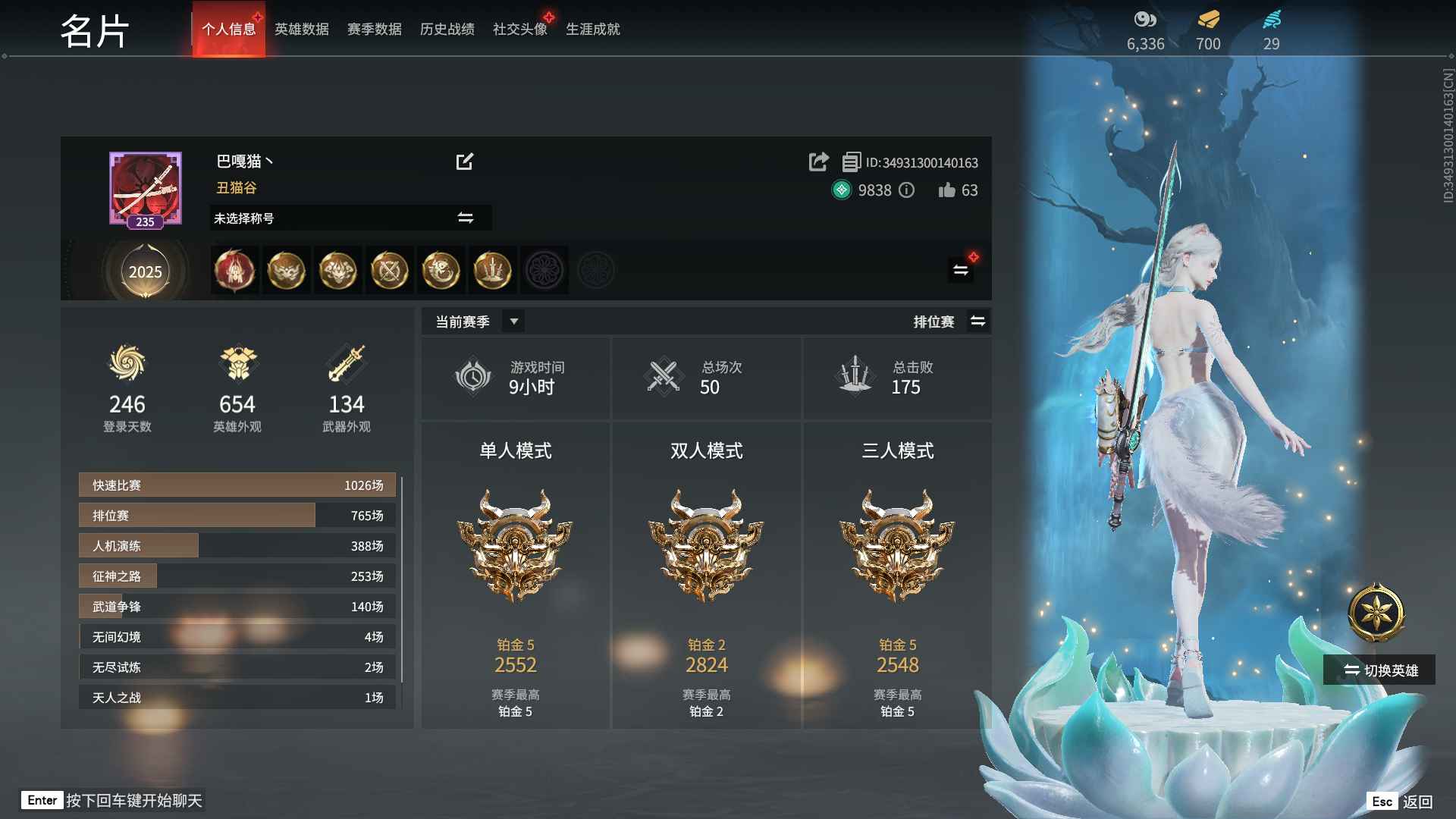Click the first red medal badge in row
The width and height of the screenshot is (1456, 819).
(234, 270)
